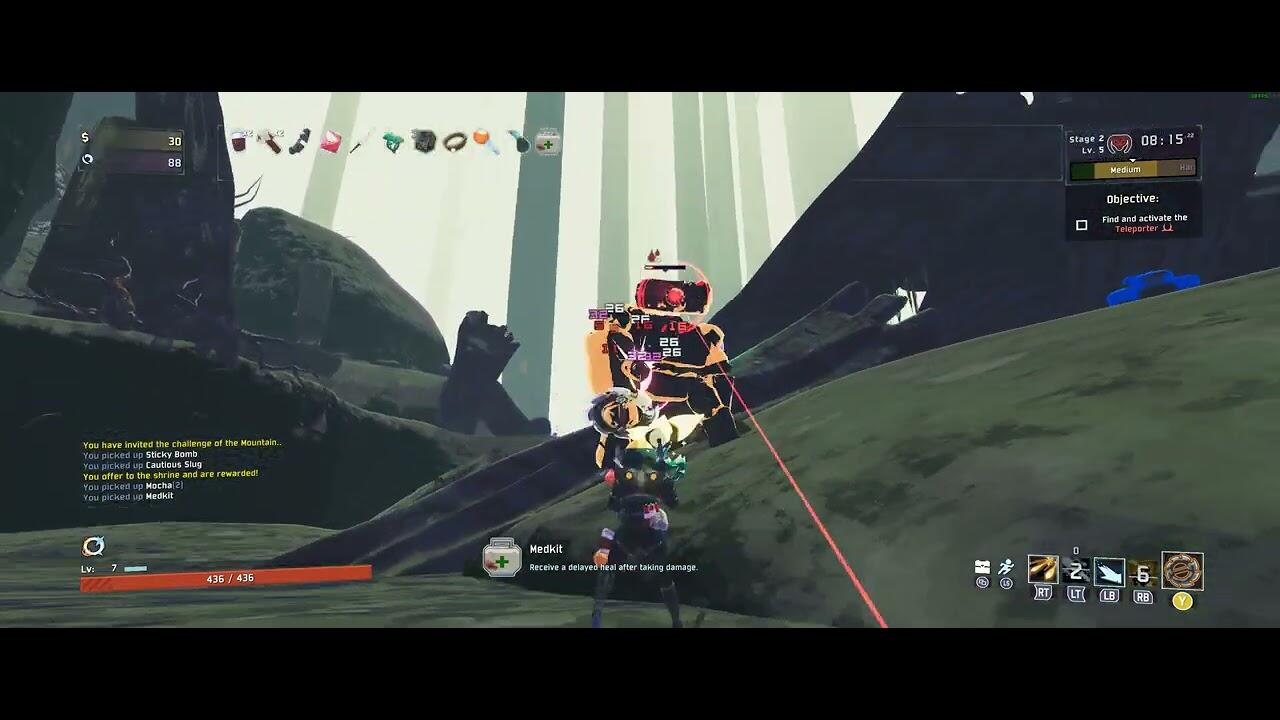Select the teal bomb-shaped item icon

[517, 142]
